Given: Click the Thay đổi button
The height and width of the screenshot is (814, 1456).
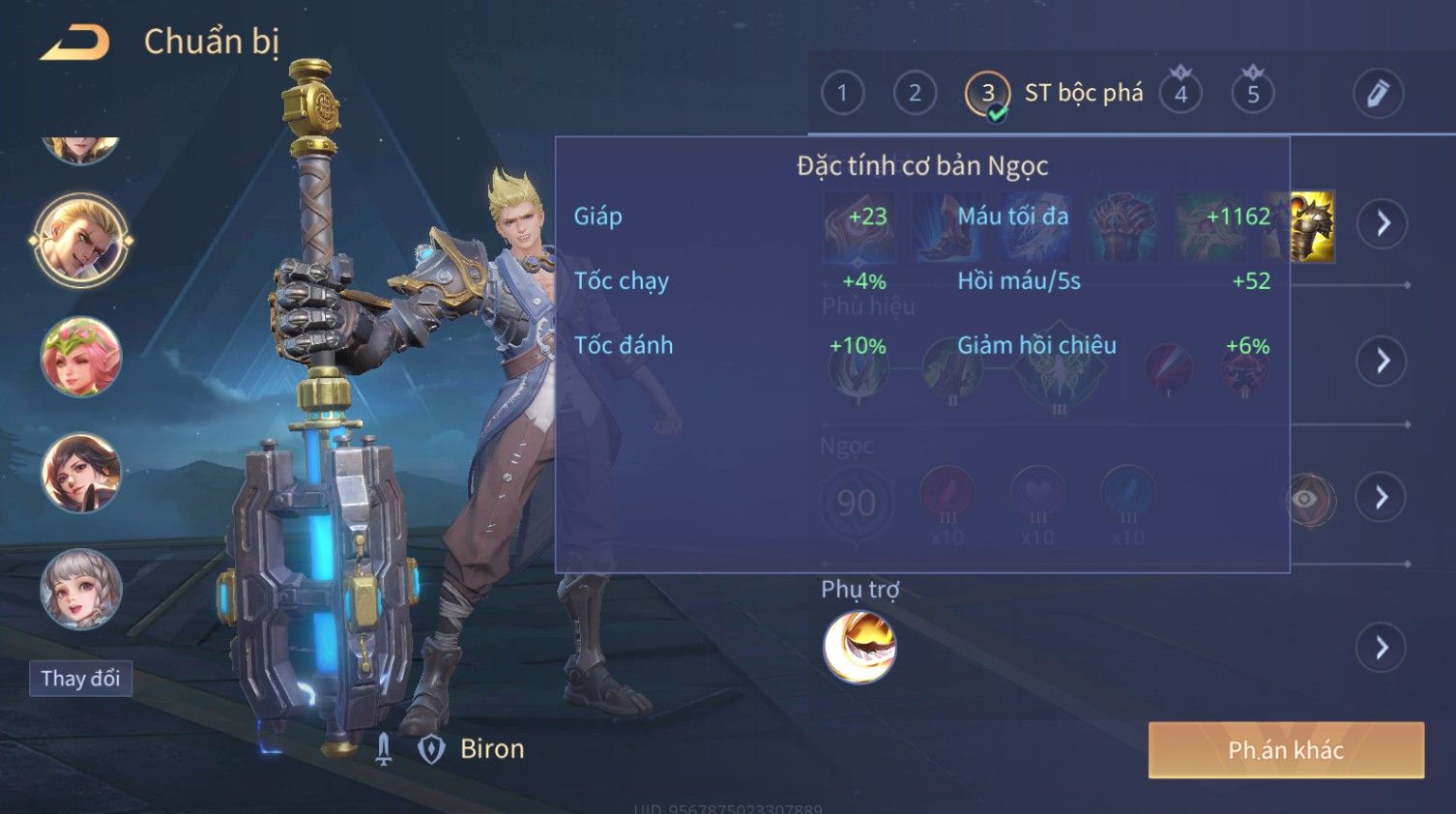Looking at the screenshot, I should click(80, 679).
